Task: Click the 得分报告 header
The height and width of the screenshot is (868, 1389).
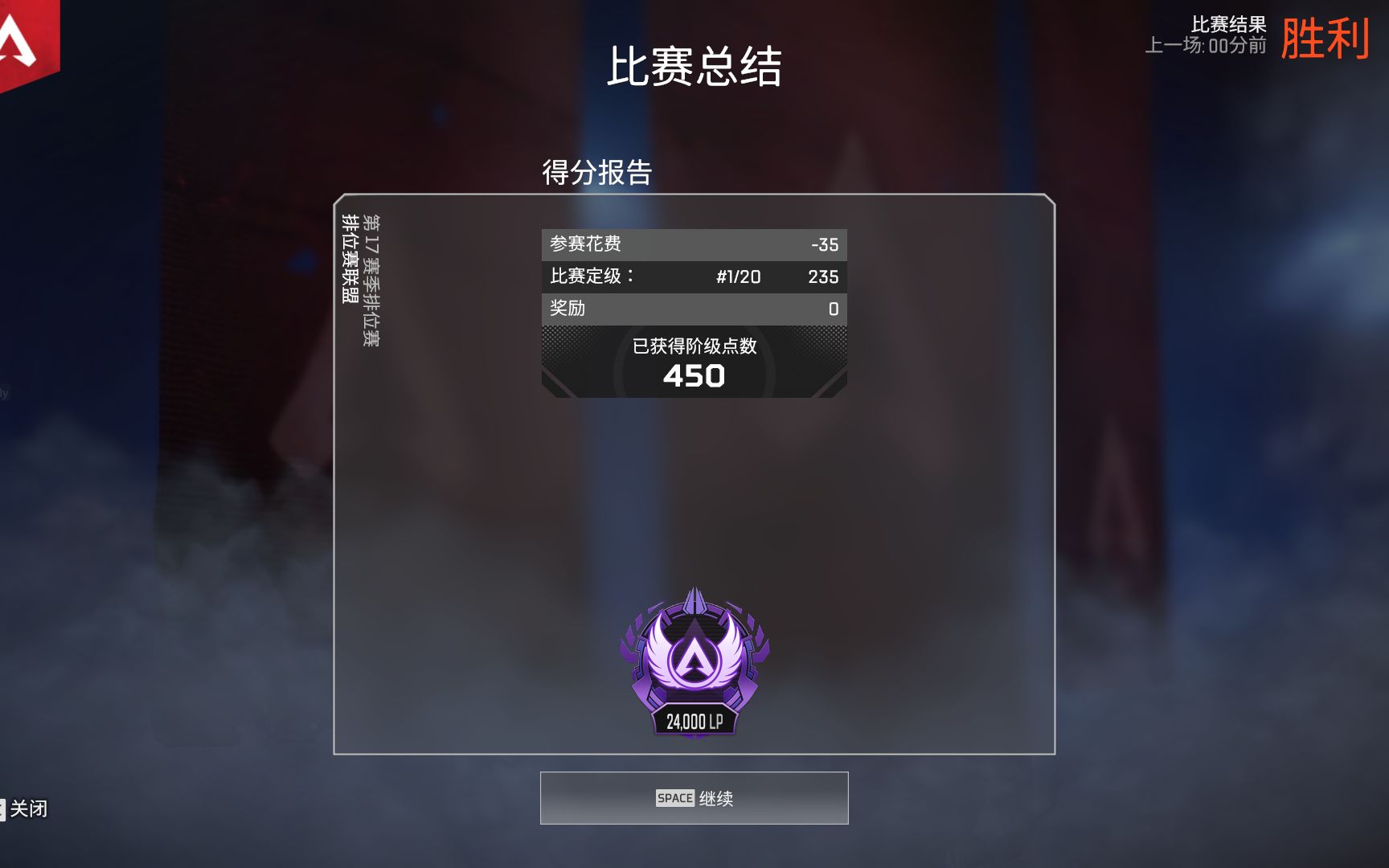Action: 597,171
